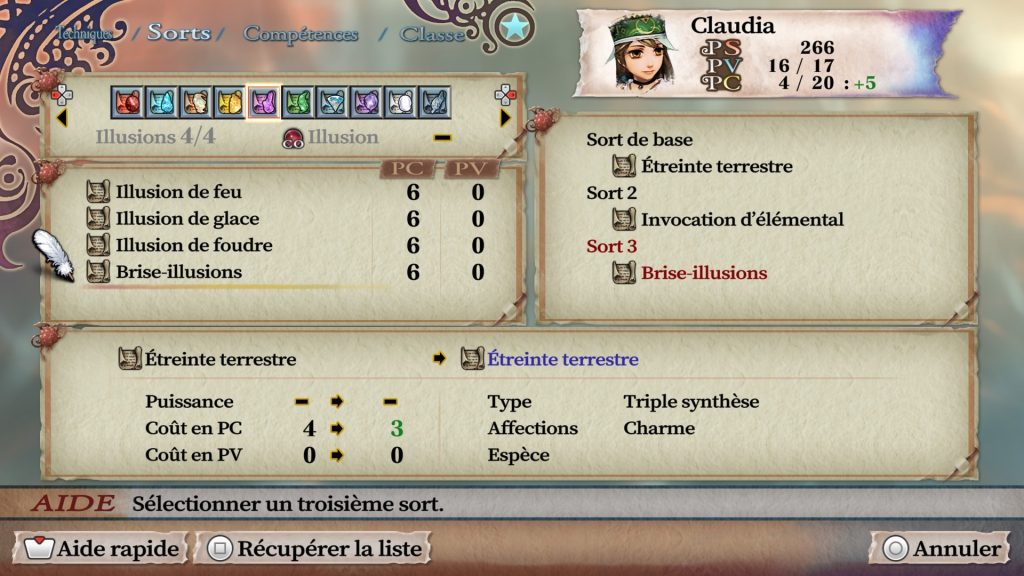Image resolution: width=1024 pixels, height=576 pixels.
Task: Select the red gem spell school icon
Action: click(x=128, y=101)
